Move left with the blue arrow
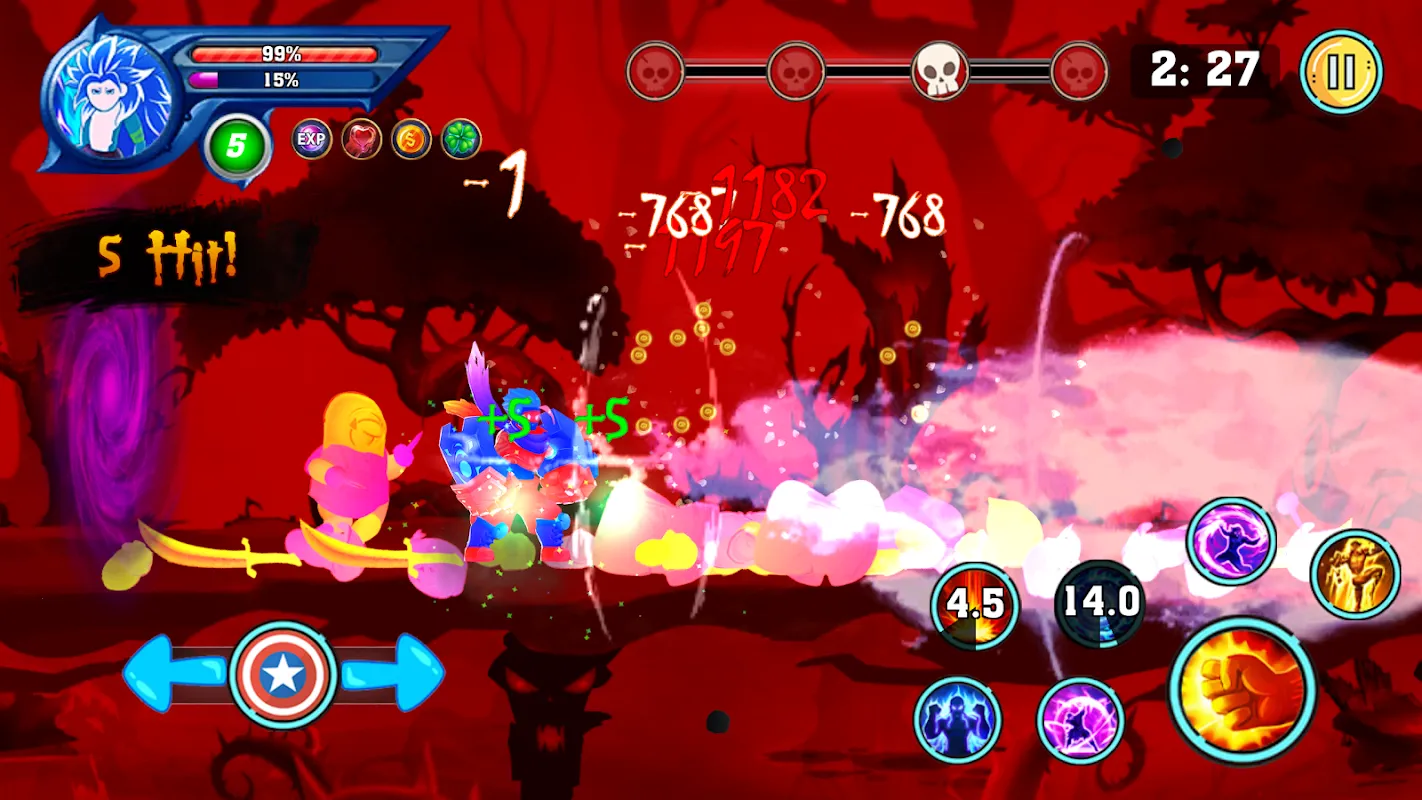The image size is (1422, 800). point(170,674)
